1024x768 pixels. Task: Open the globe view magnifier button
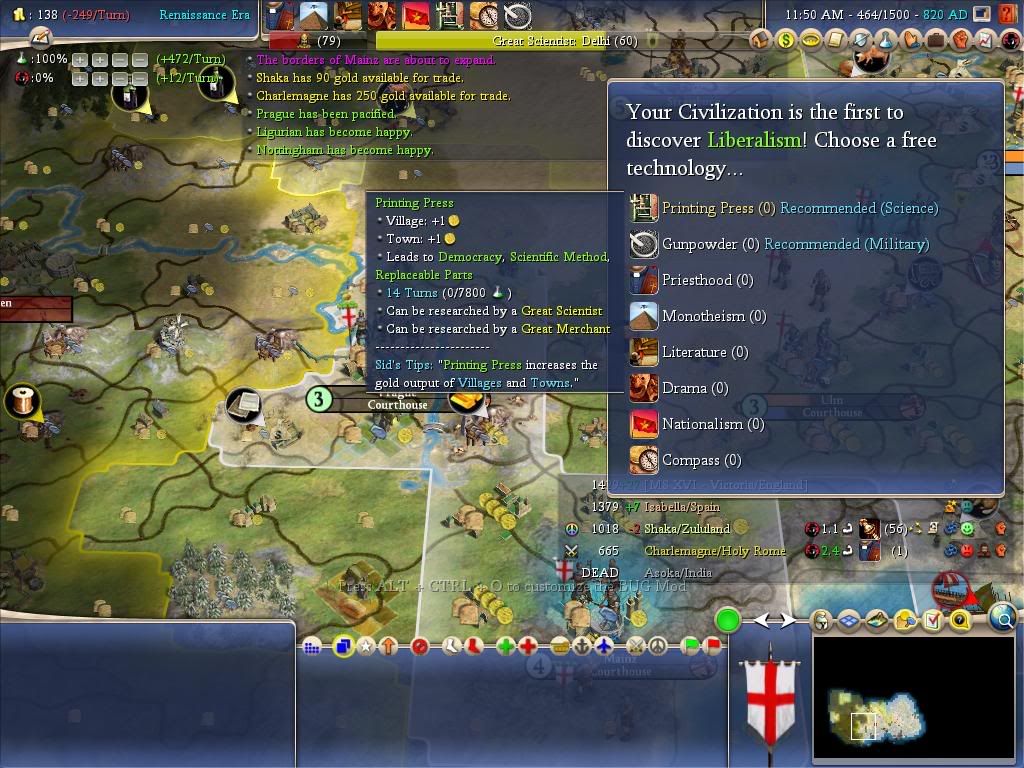(x=1003, y=620)
